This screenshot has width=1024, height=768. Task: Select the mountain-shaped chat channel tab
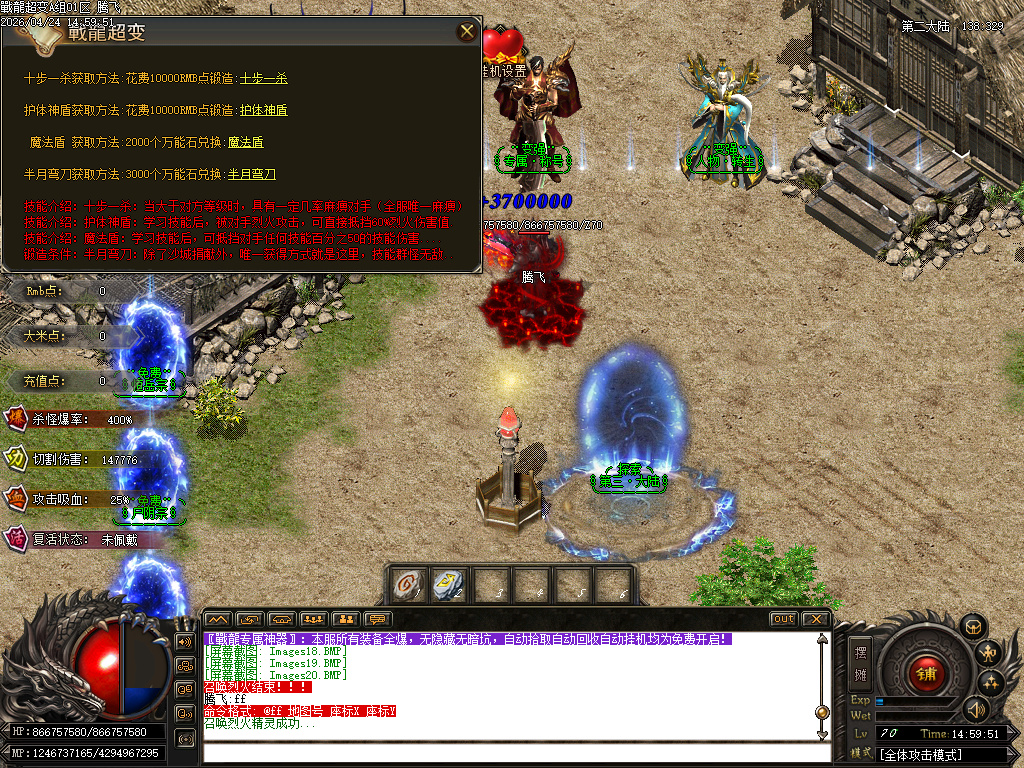(x=218, y=619)
